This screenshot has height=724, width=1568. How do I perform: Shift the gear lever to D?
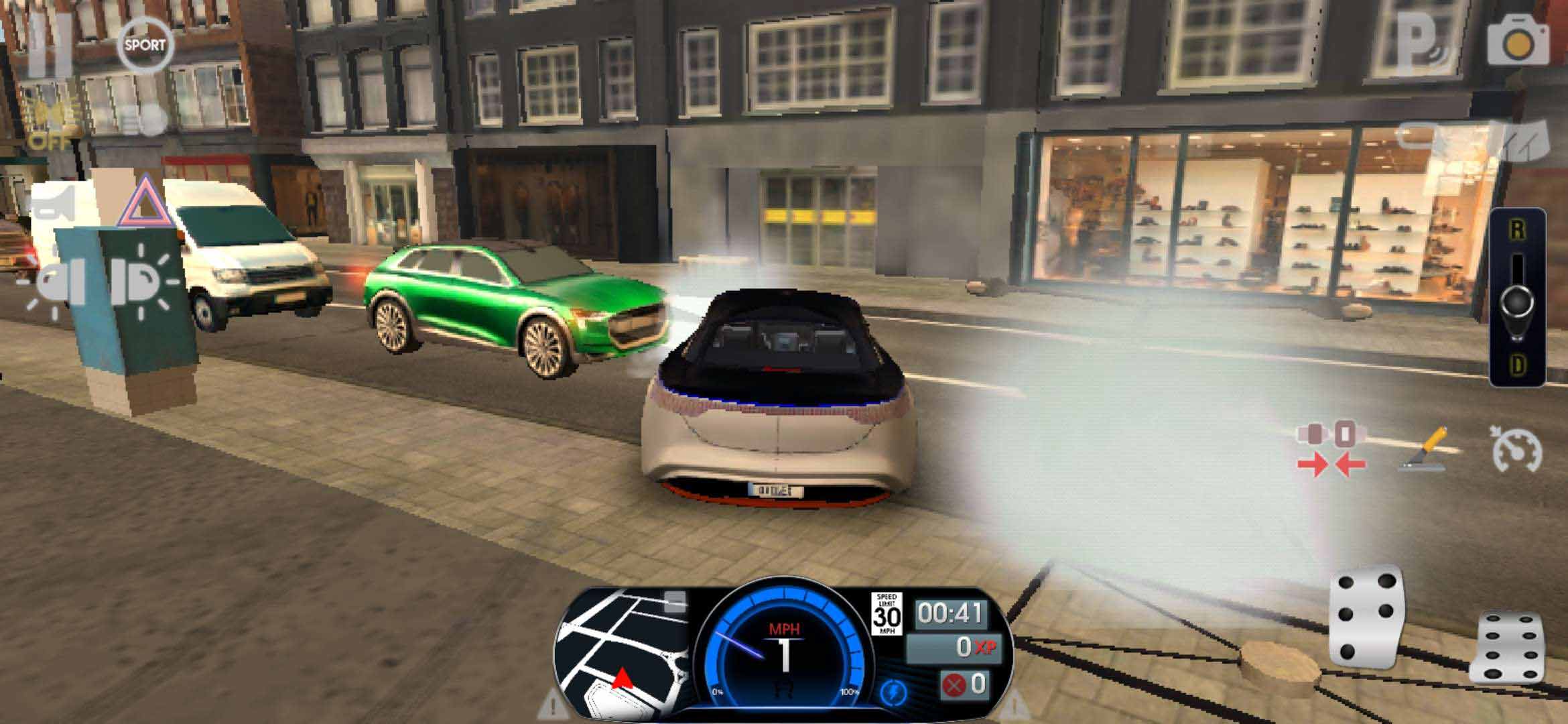1517,365
